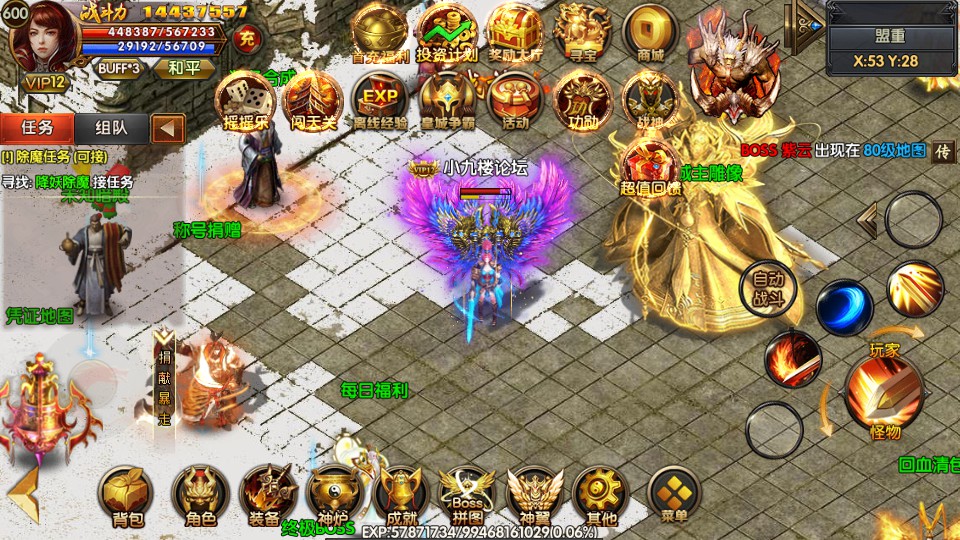Open the 菜单 main menu

click(x=674, y=493)
